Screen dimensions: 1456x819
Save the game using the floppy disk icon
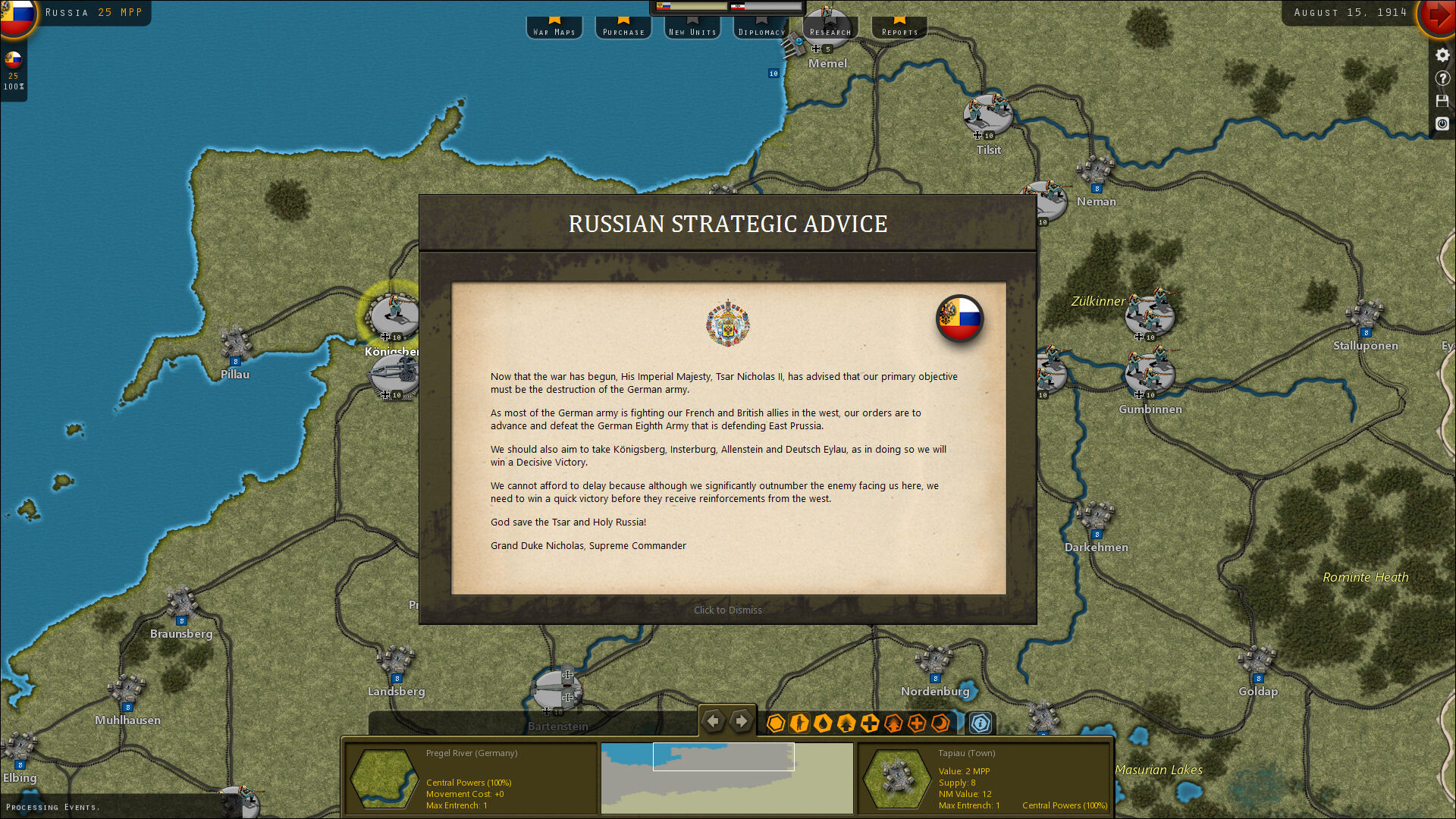(x=1442, y=101)
